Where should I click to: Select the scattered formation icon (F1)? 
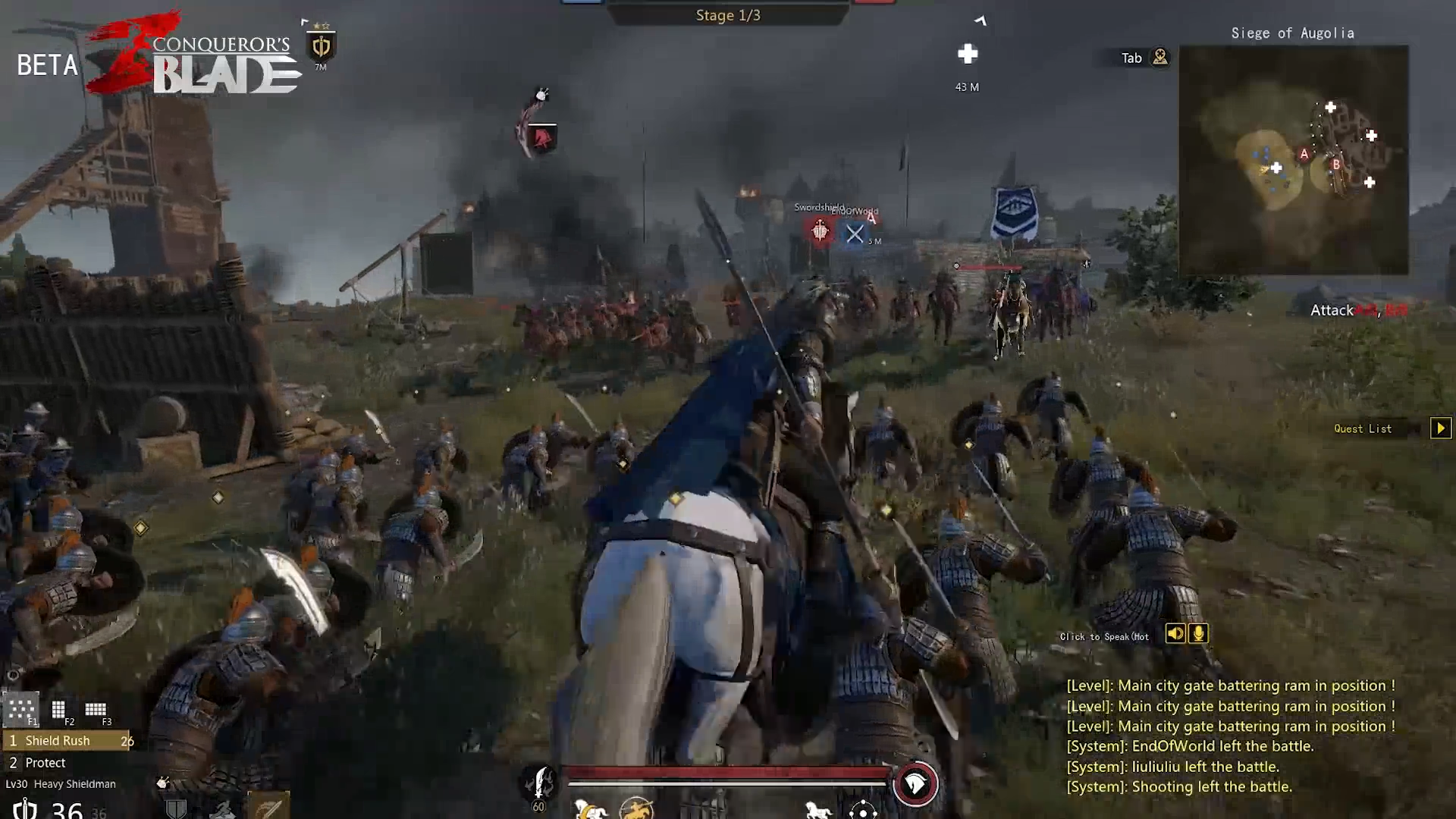click(x=20, y=710)
